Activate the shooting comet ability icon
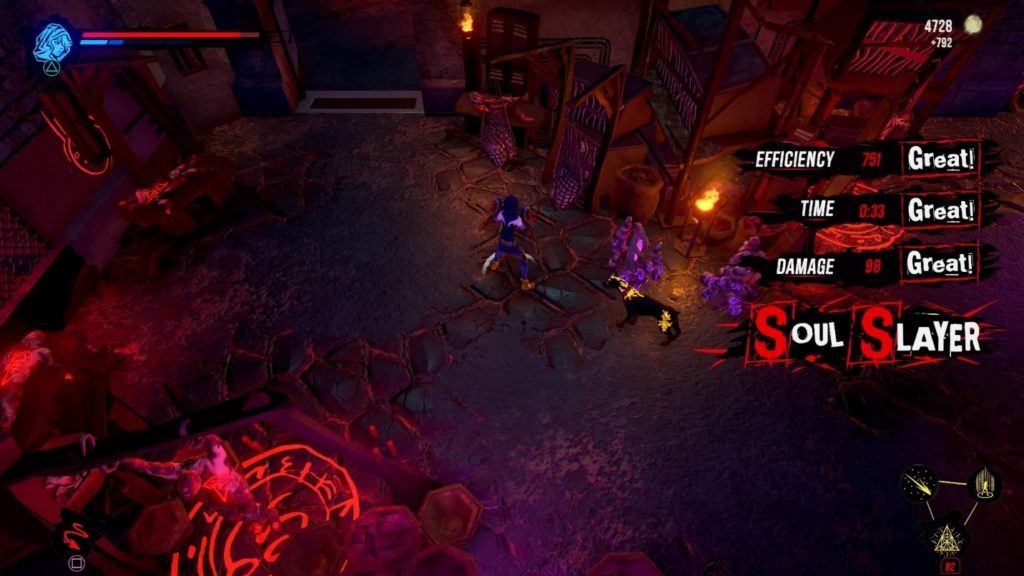 tap(919, 485)
